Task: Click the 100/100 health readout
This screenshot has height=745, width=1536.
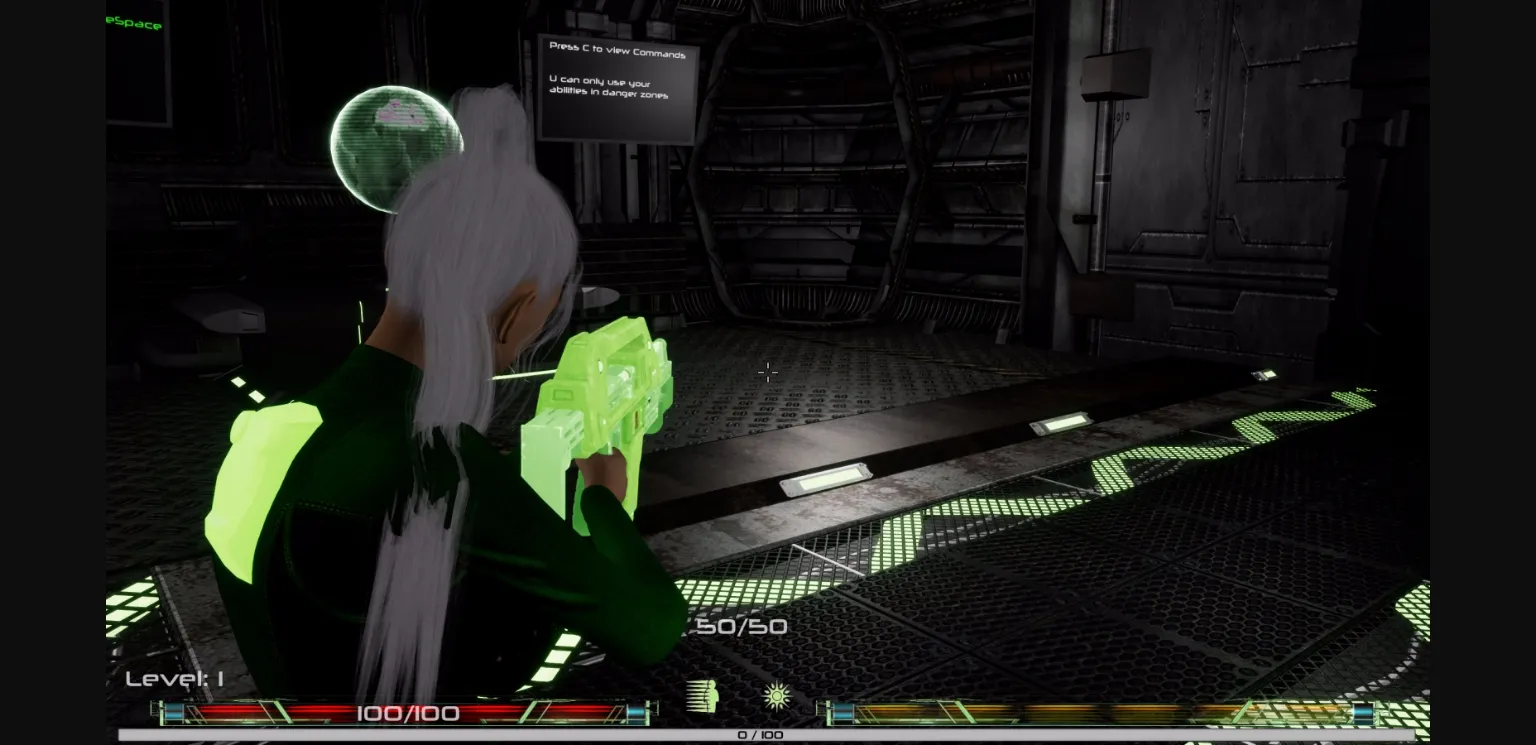Action: click(406, 713)
